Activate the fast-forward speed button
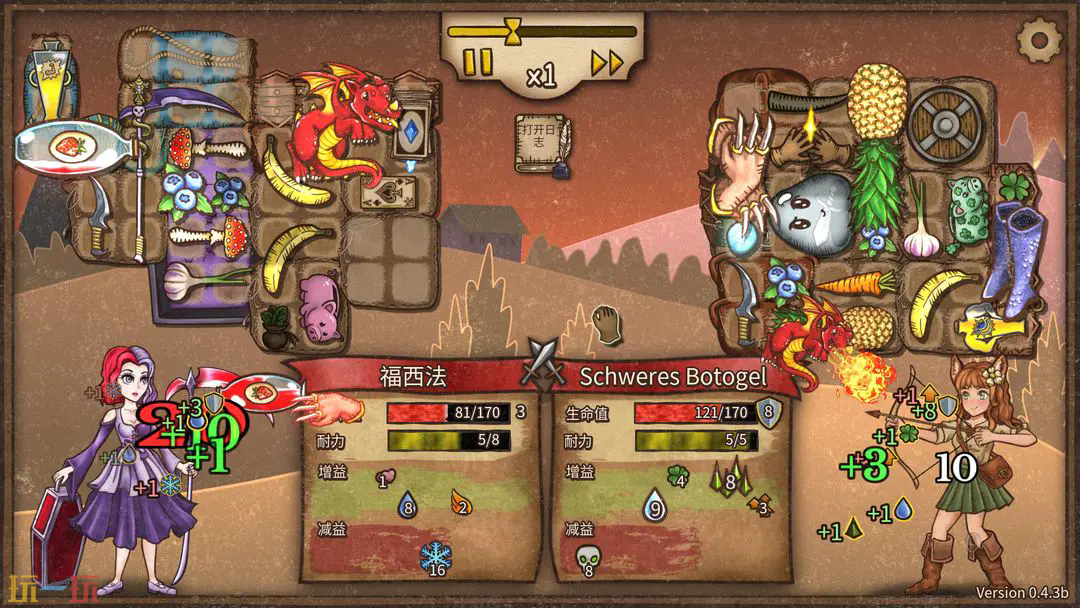 pyautogui.click(x=606, y=63)
